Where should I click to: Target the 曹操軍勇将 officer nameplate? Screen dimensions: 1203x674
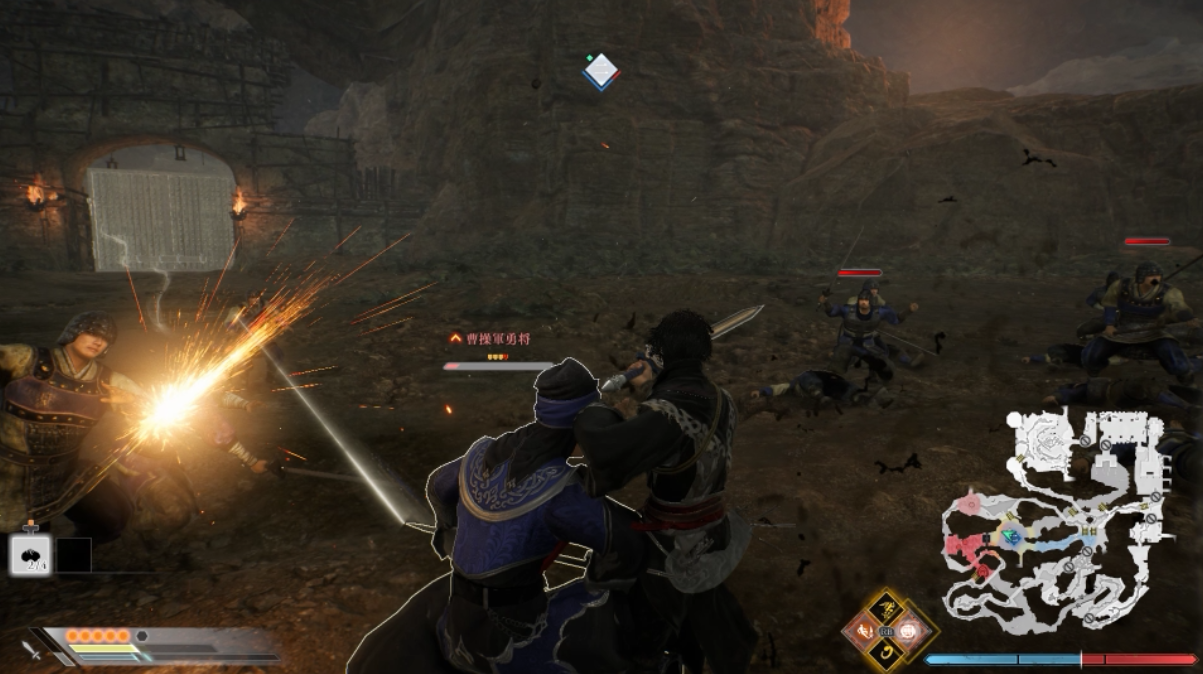pos(496,340)
